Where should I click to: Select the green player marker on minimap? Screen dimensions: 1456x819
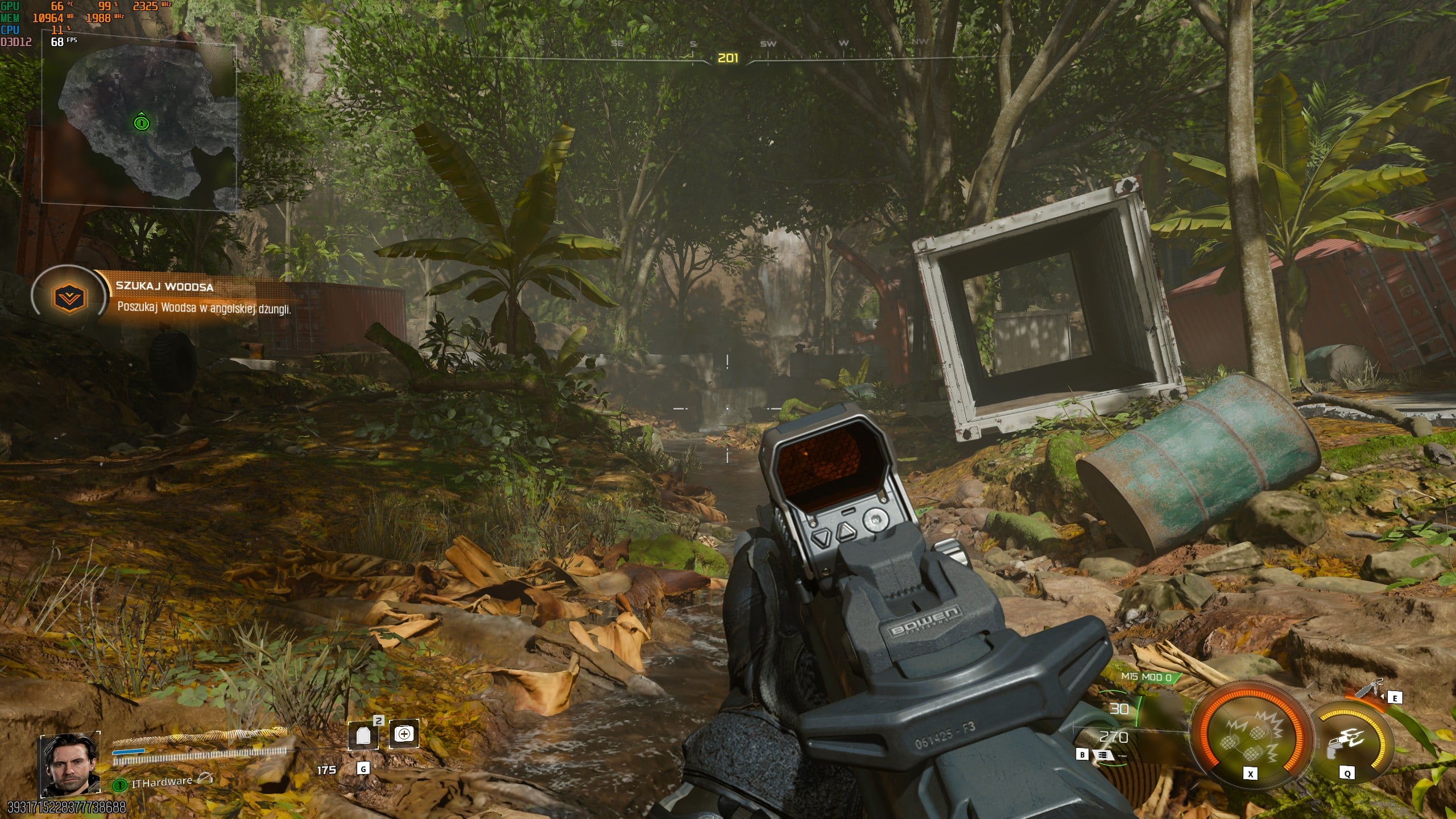pyautogui.click(x=141, y=122)
